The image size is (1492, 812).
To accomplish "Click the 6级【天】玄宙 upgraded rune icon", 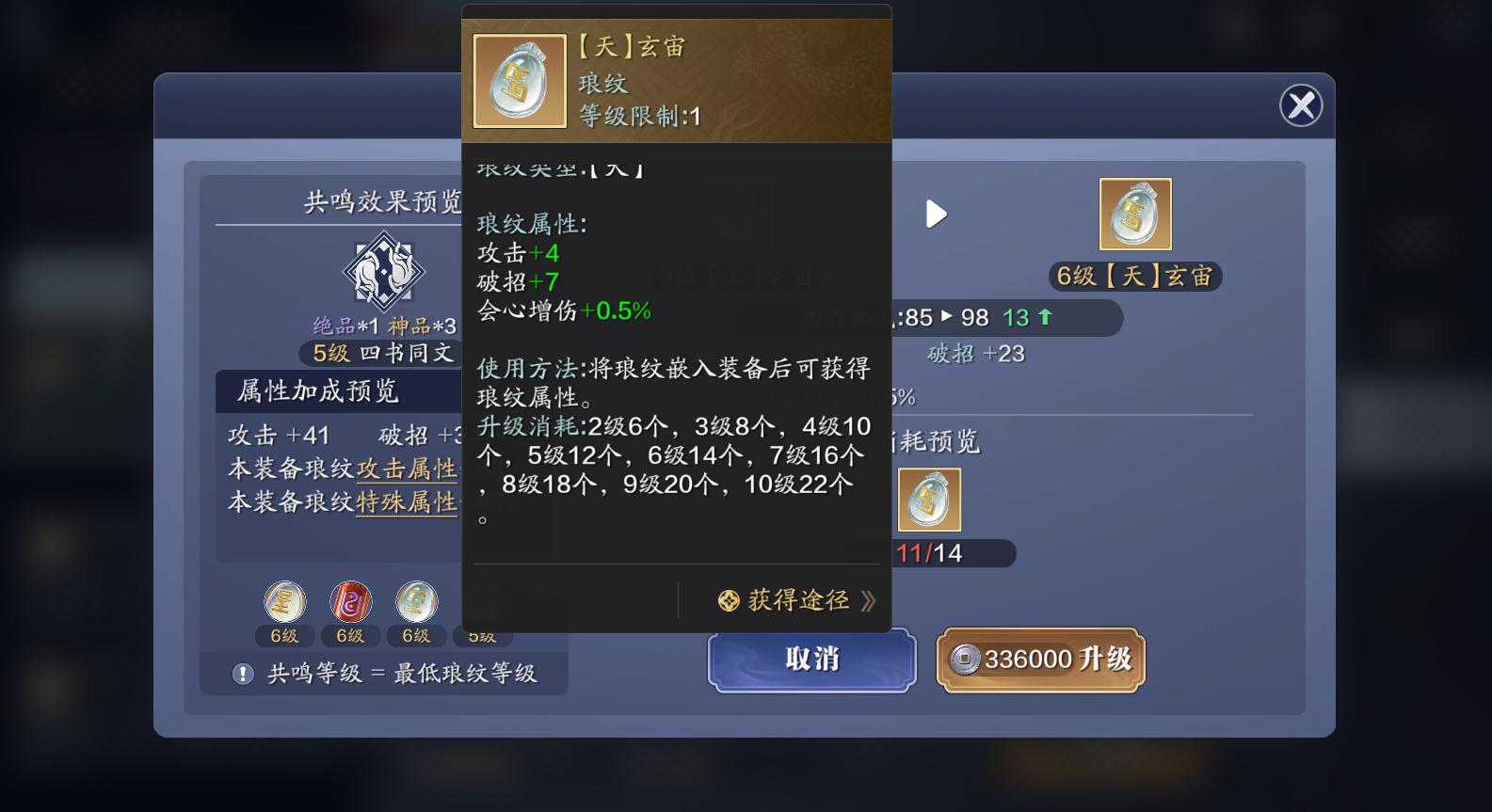I will pyautogui.click(x=1135, y=214).
